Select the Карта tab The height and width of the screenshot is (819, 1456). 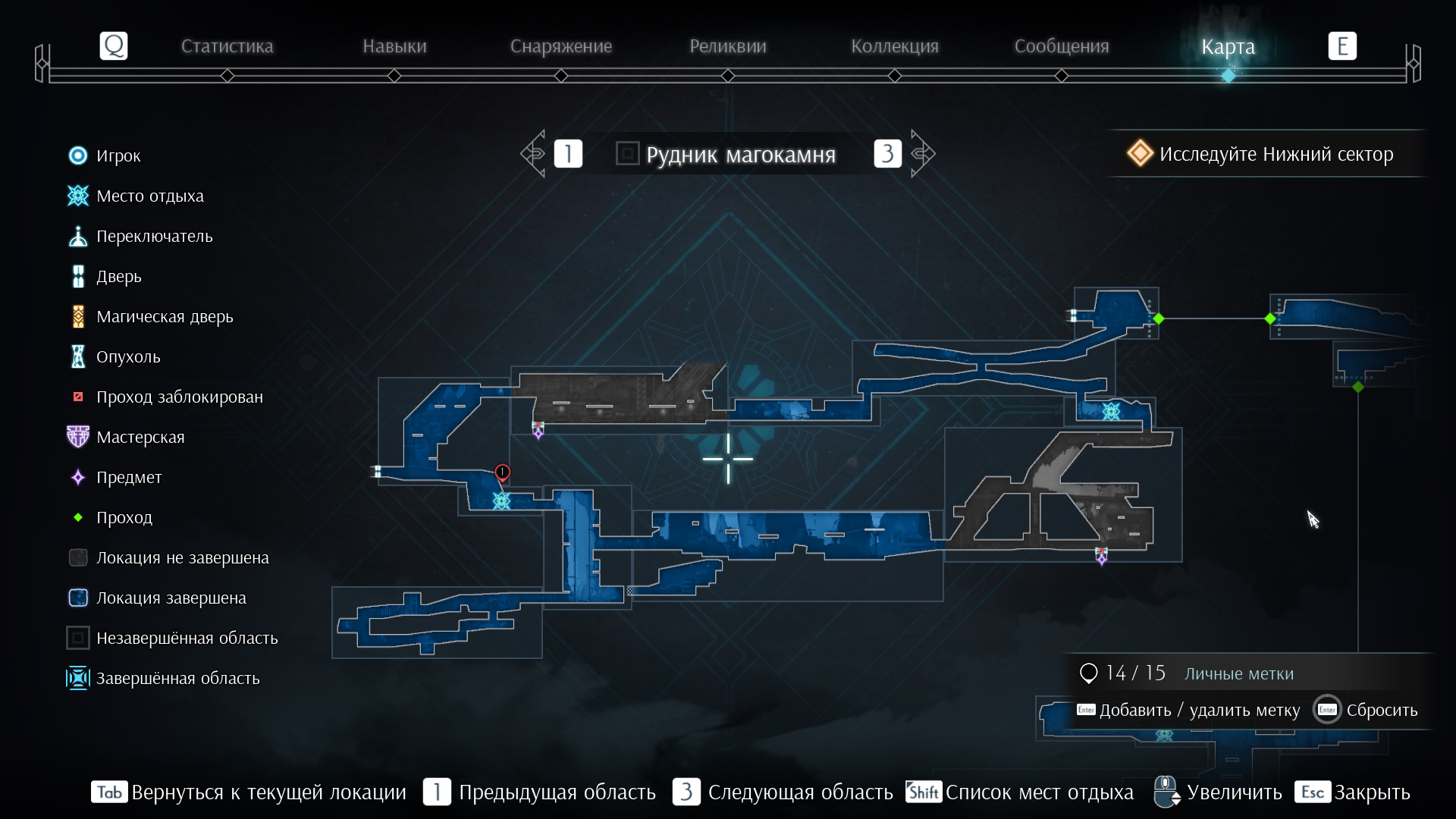click(1228, 46)
